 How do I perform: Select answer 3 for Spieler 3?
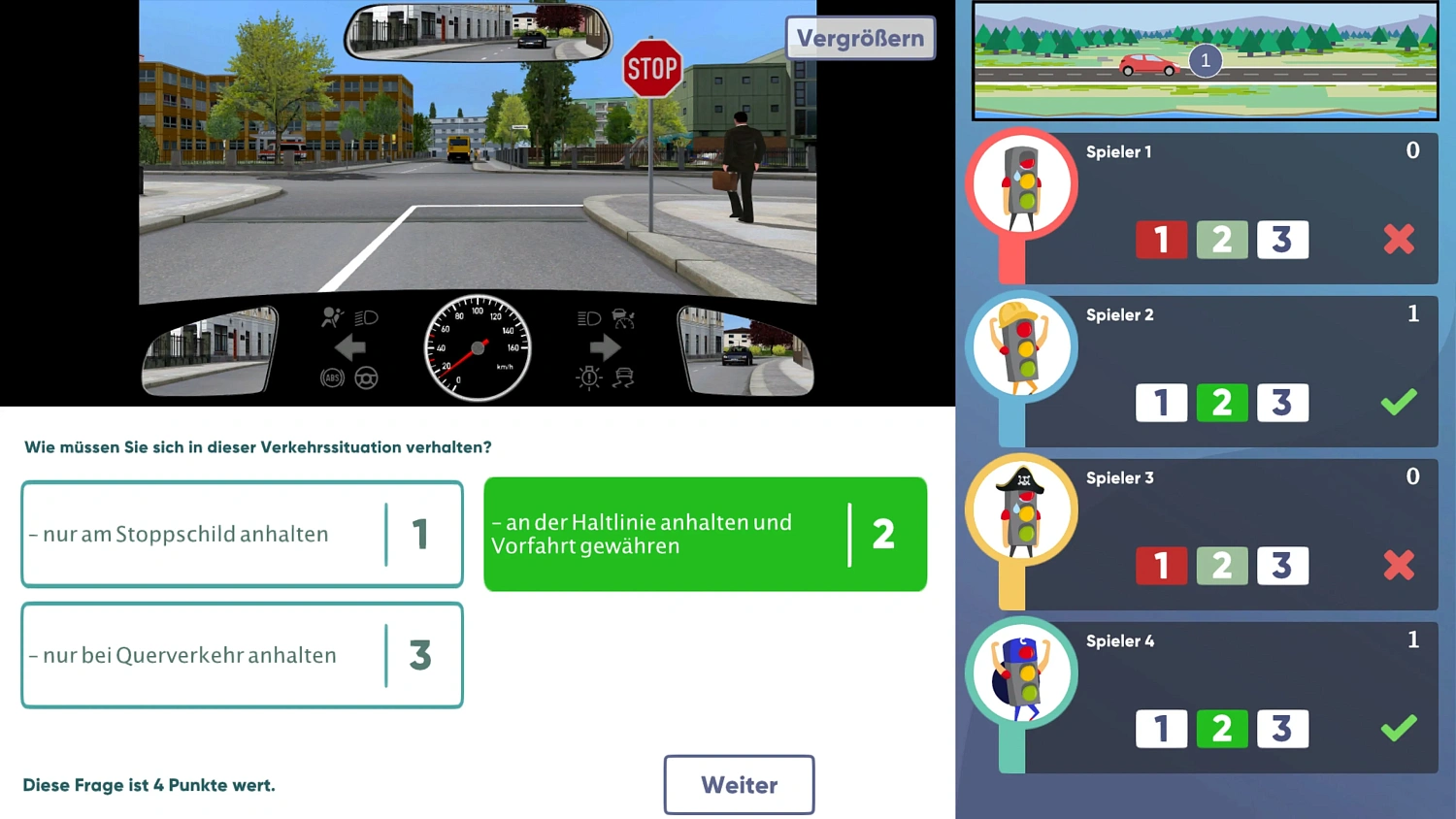pos(1283,566)
